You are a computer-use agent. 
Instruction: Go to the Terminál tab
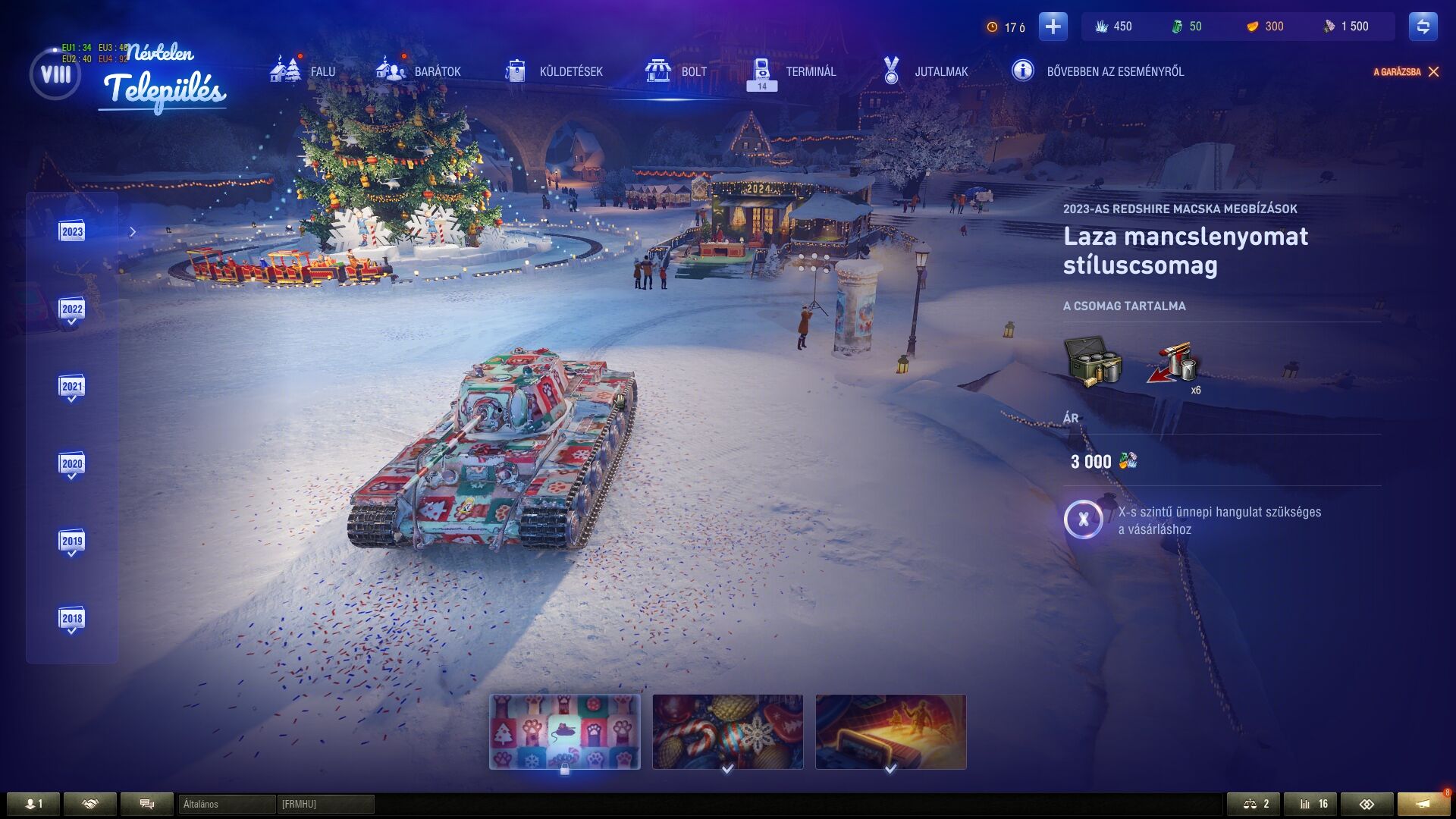tap(792, 71)
